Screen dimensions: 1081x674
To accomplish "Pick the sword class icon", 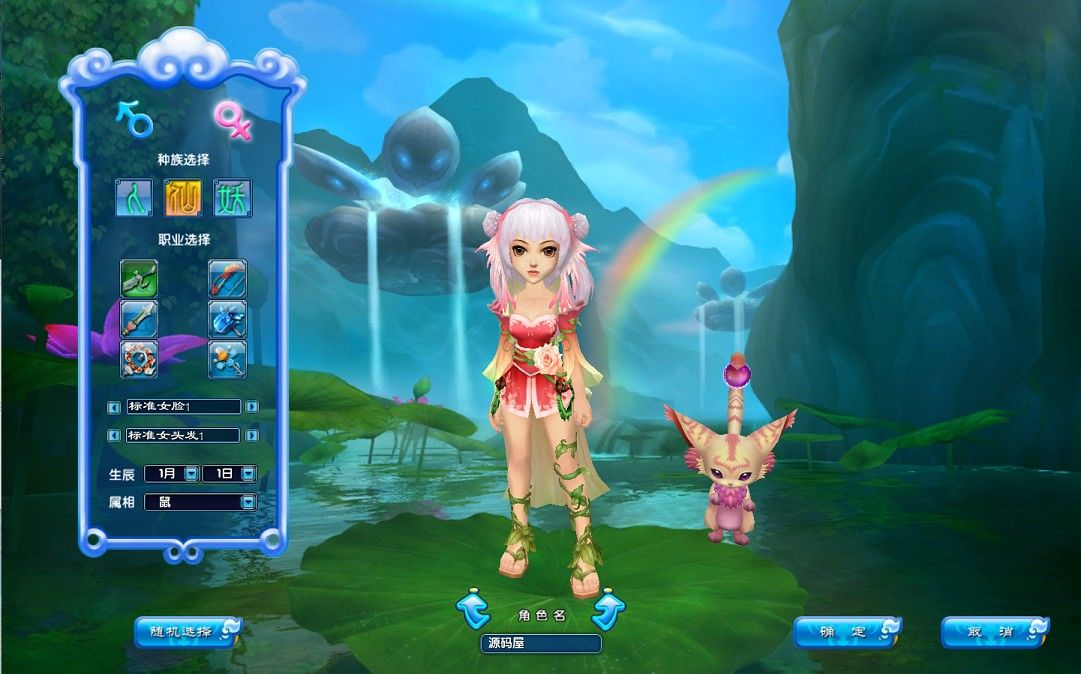I will tap(139, 319).
